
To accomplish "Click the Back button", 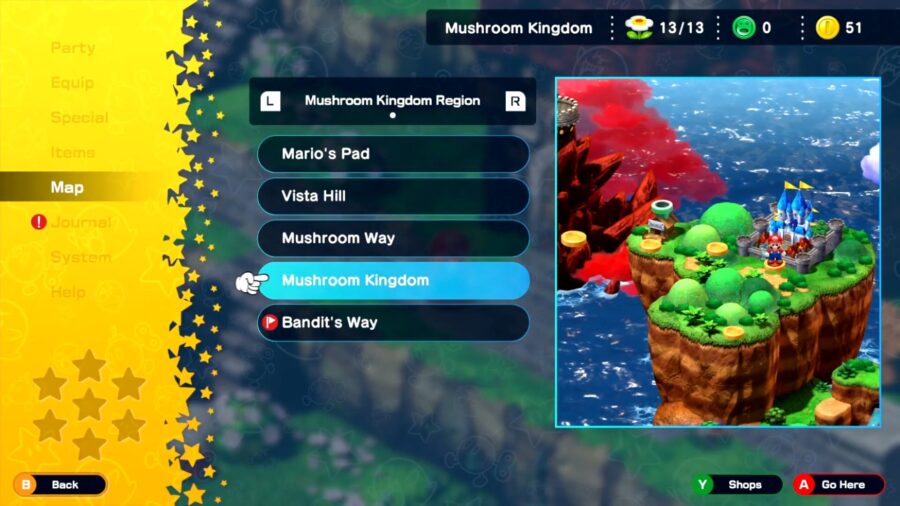I will pyautogui.click(x=60, y=485).
